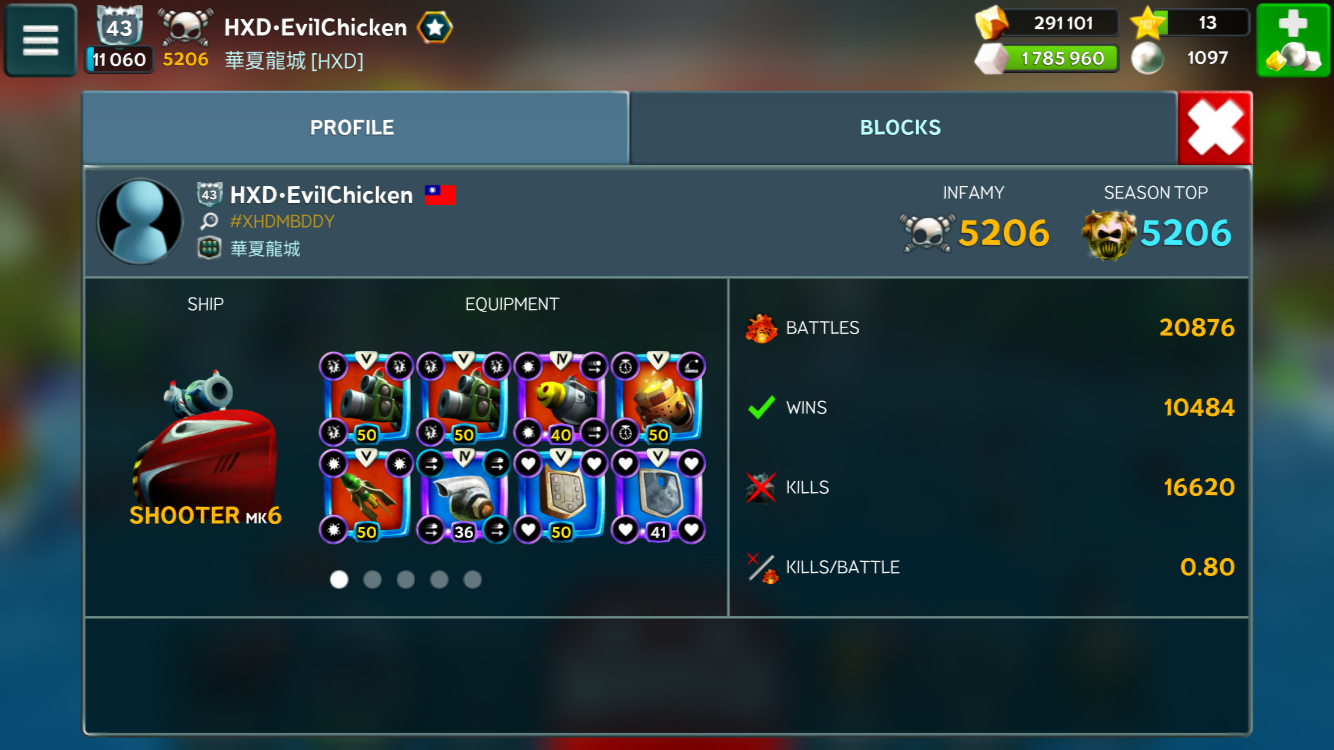Close the profile window with red X

[1215, 128]
